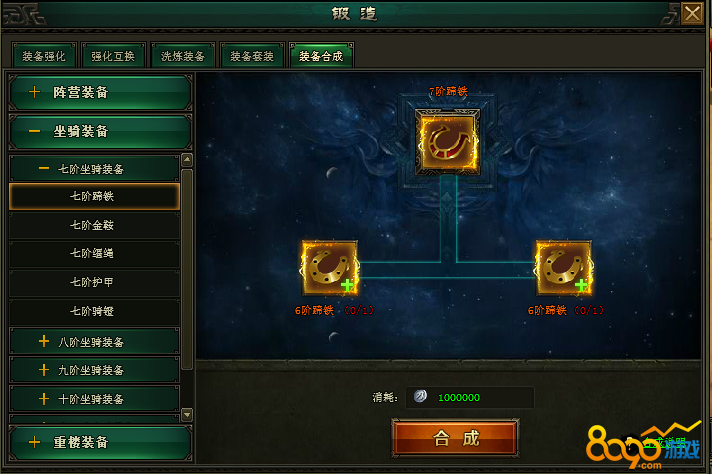The height and width of the screenshot is (474, 712).
Task: Click the 合成 synthesize button
Action: pyautogui.click(x=455, y=438)
